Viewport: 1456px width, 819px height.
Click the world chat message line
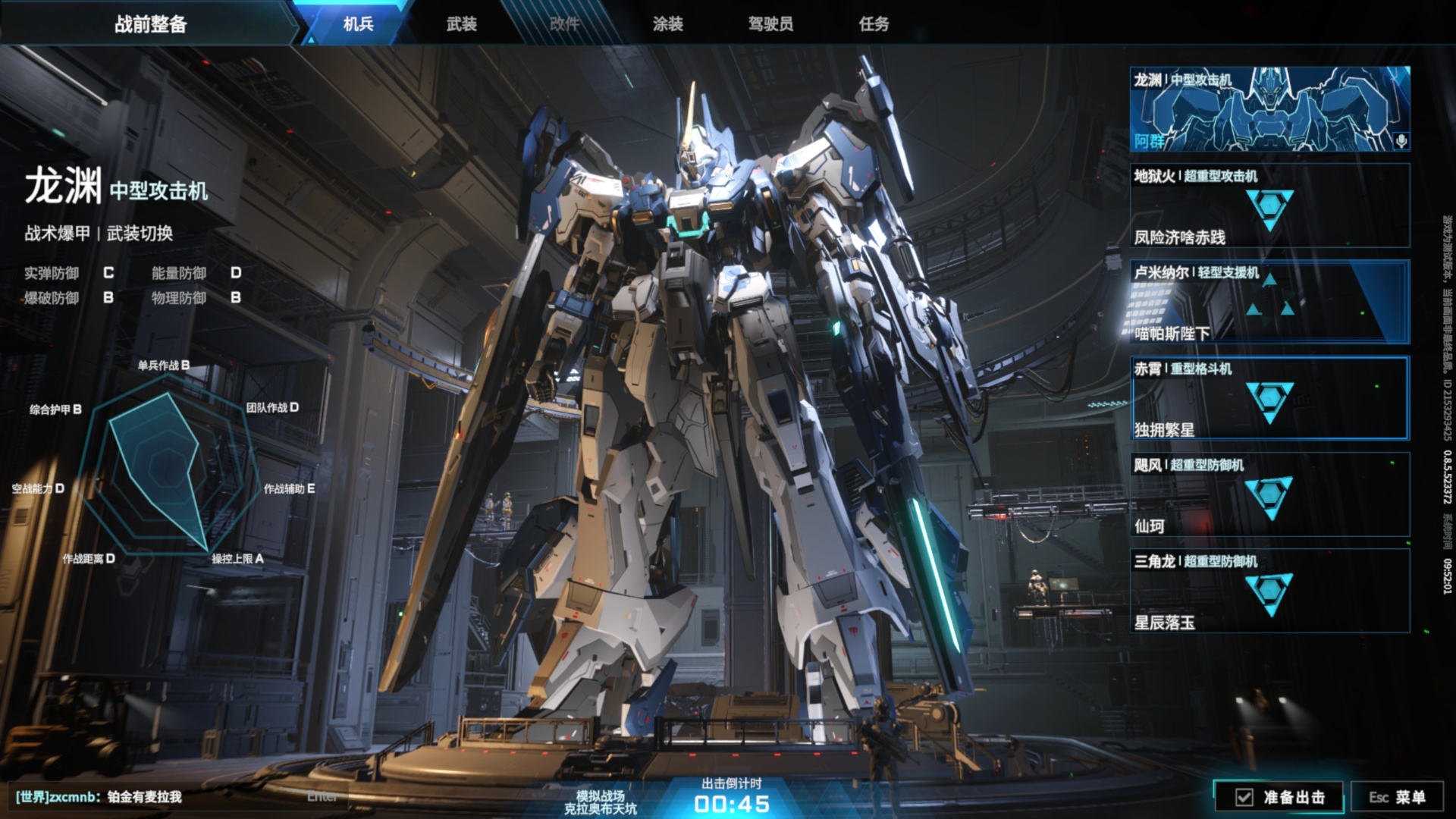click(x=99, y=797)
